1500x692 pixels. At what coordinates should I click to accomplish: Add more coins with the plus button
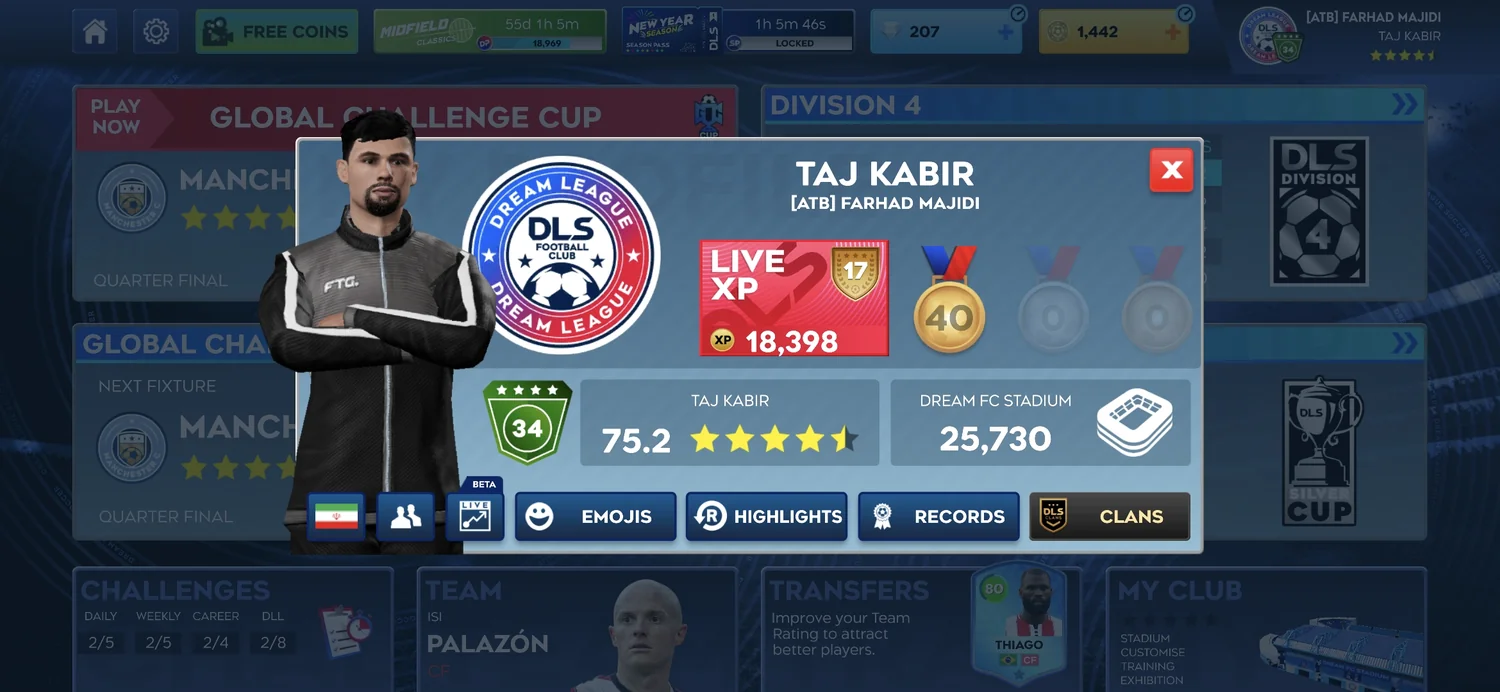(1174, 32)
